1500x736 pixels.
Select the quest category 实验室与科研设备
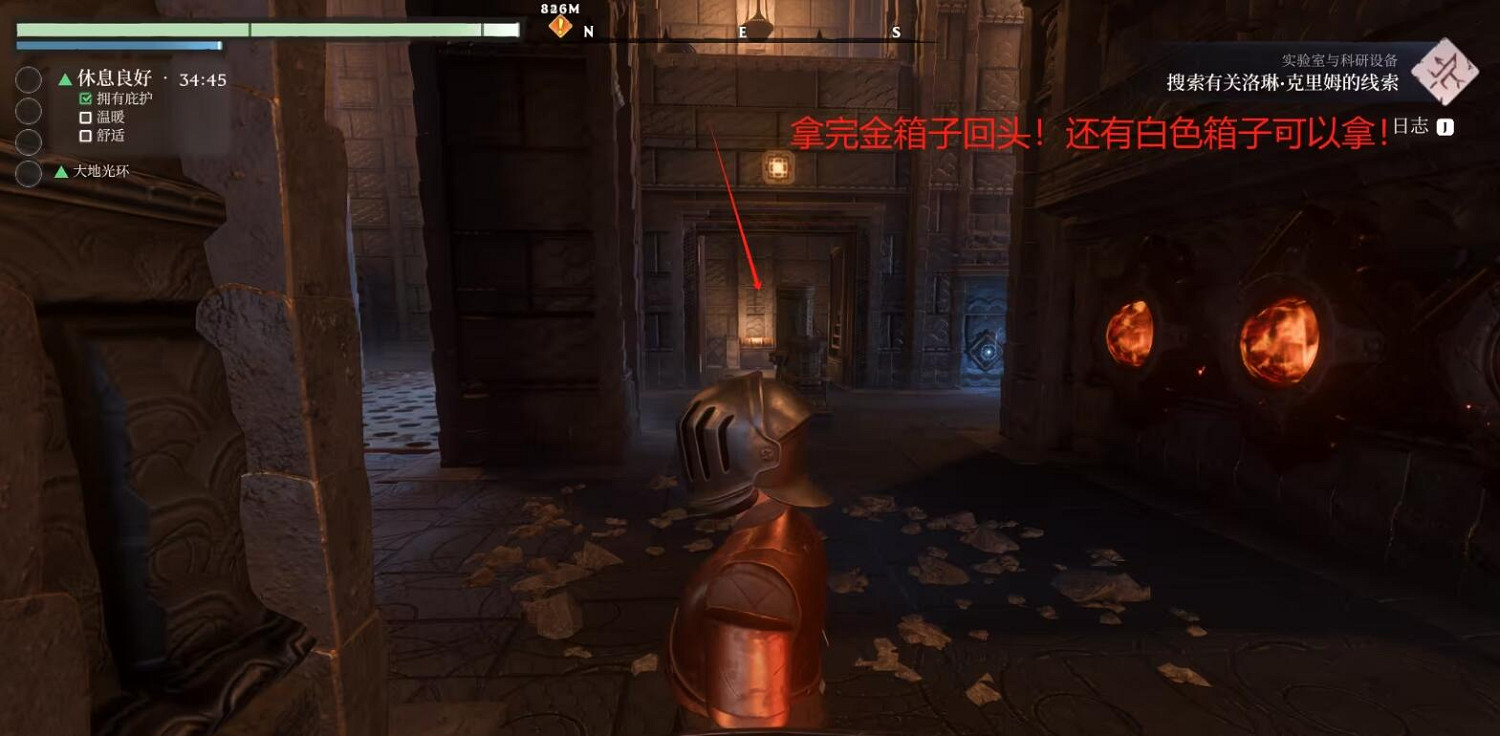tap(1340, 62)
